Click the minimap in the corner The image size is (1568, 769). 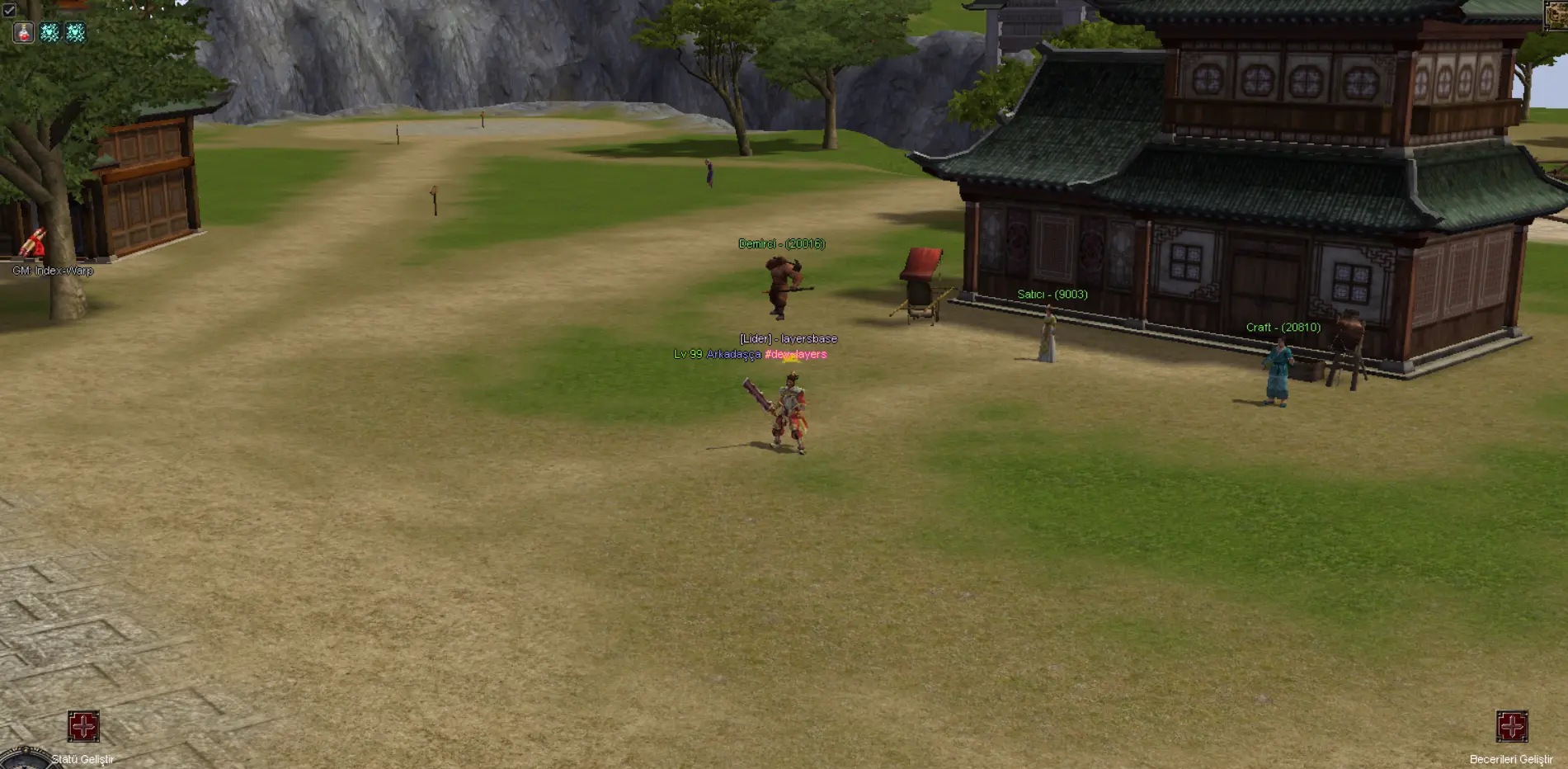point(1557,15)
